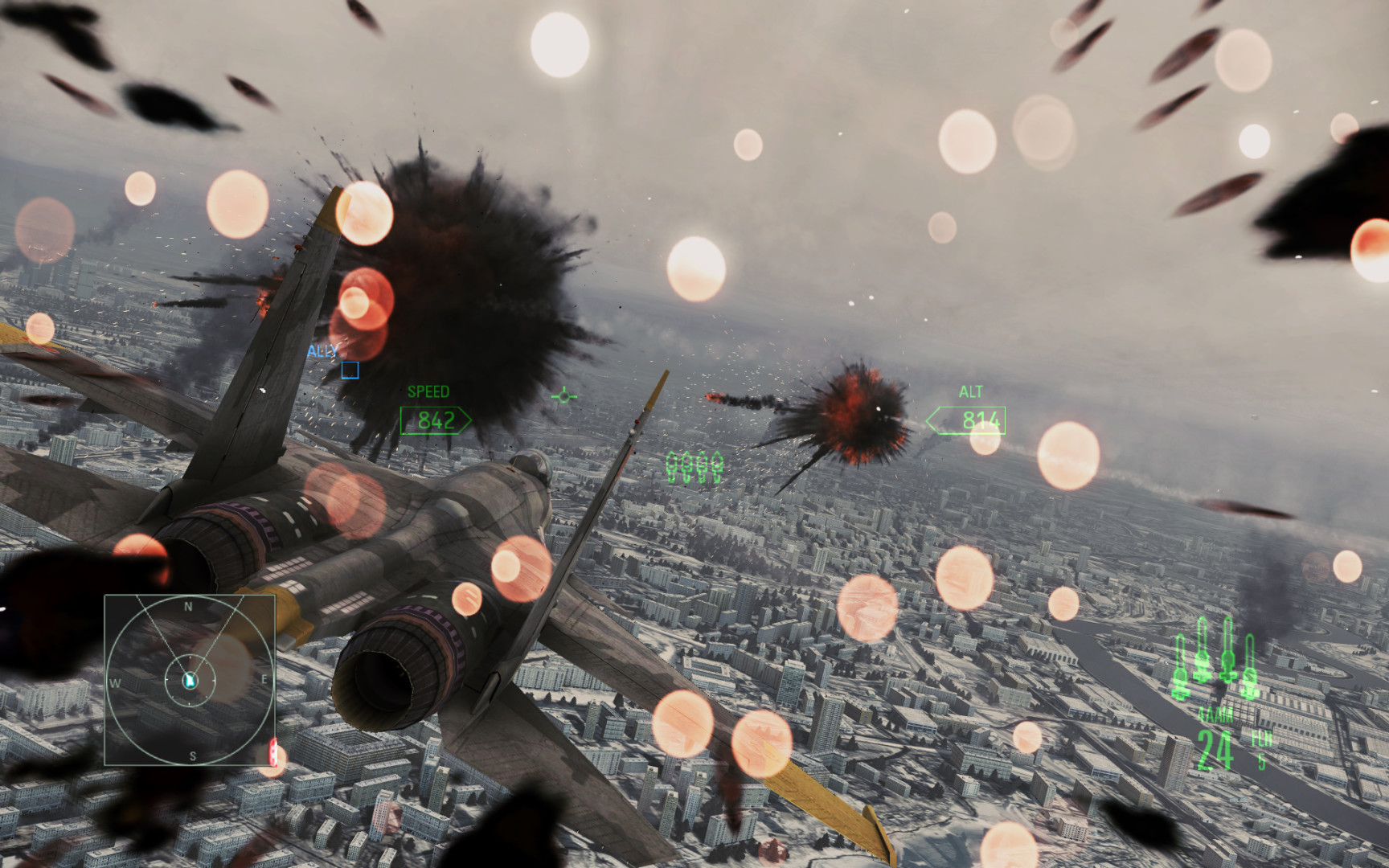Click the ALLY label text
1389x868 pixels.
(321, 351)
